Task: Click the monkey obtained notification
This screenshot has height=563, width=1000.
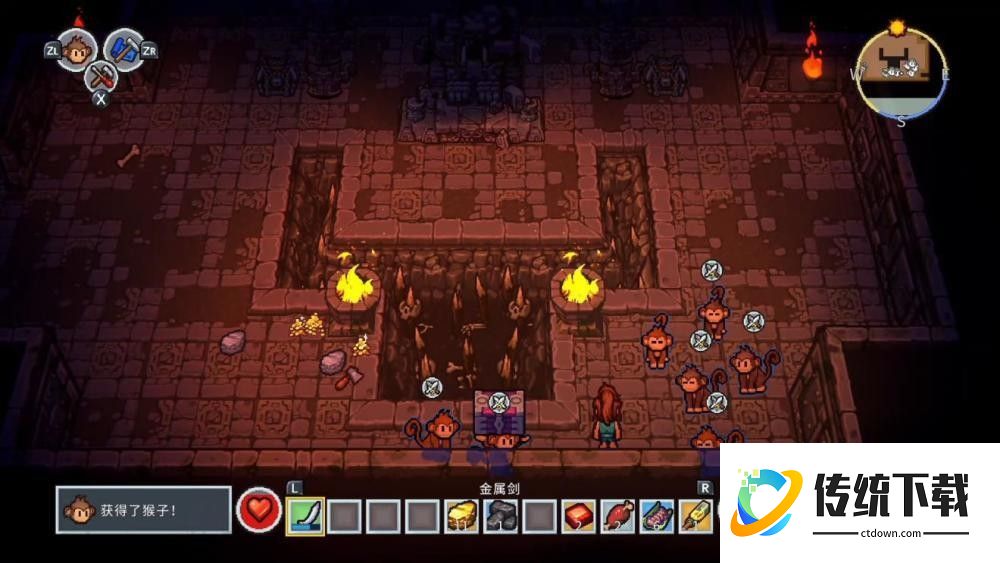Action: [x=144, y=510]
